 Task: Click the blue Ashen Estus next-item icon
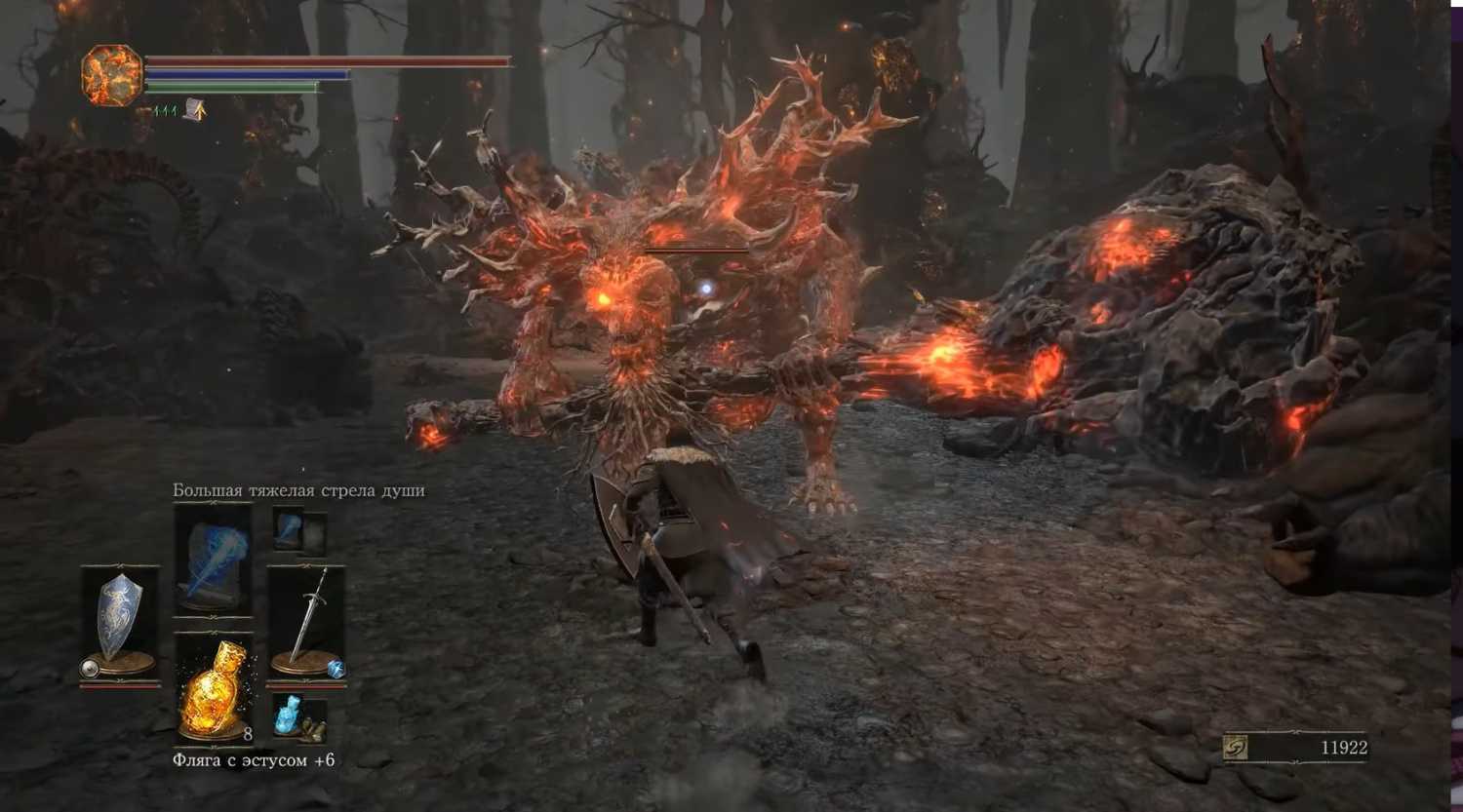click(x=289, y=715)
